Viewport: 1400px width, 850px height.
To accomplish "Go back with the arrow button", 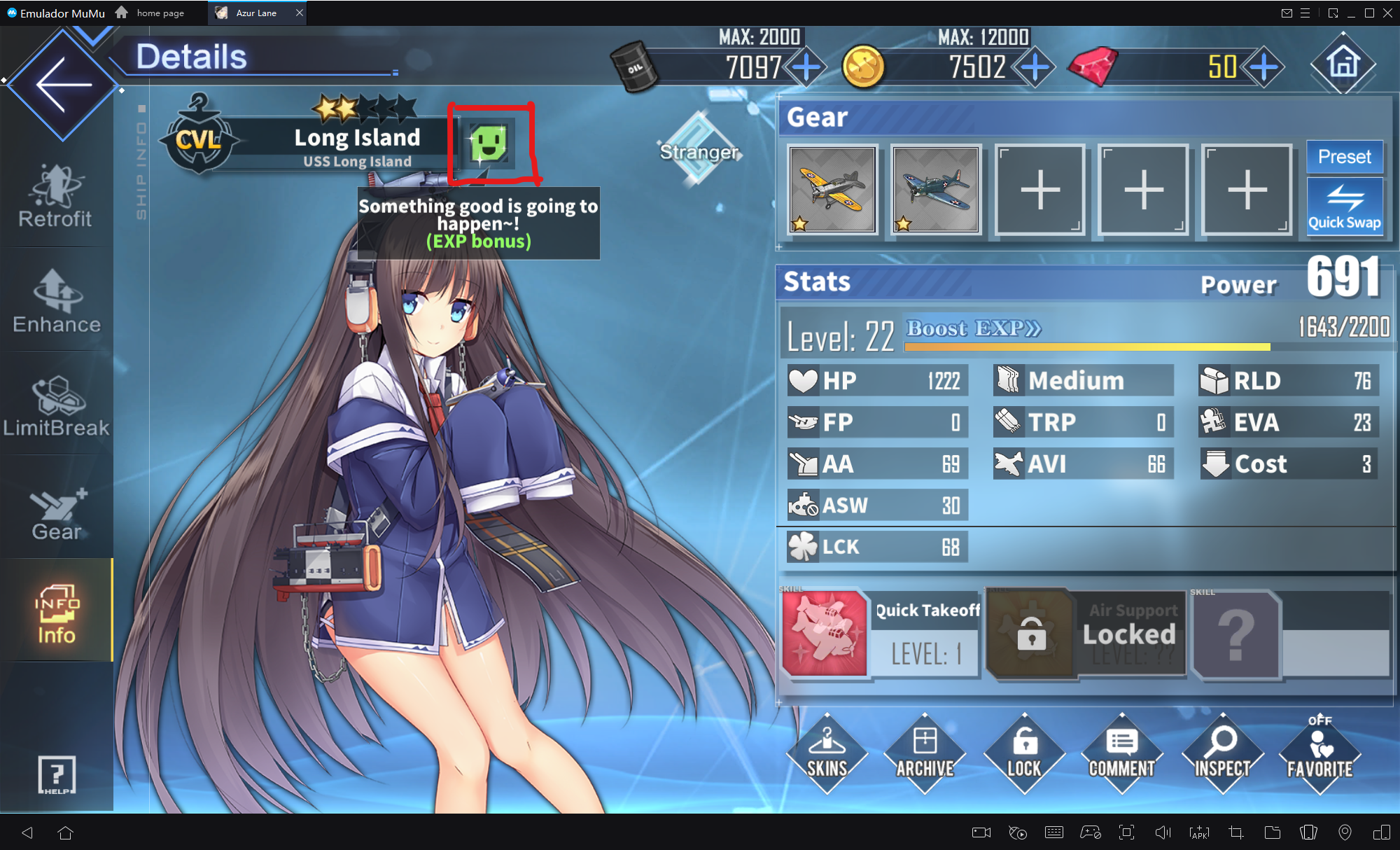I will [x=63, y=85].
